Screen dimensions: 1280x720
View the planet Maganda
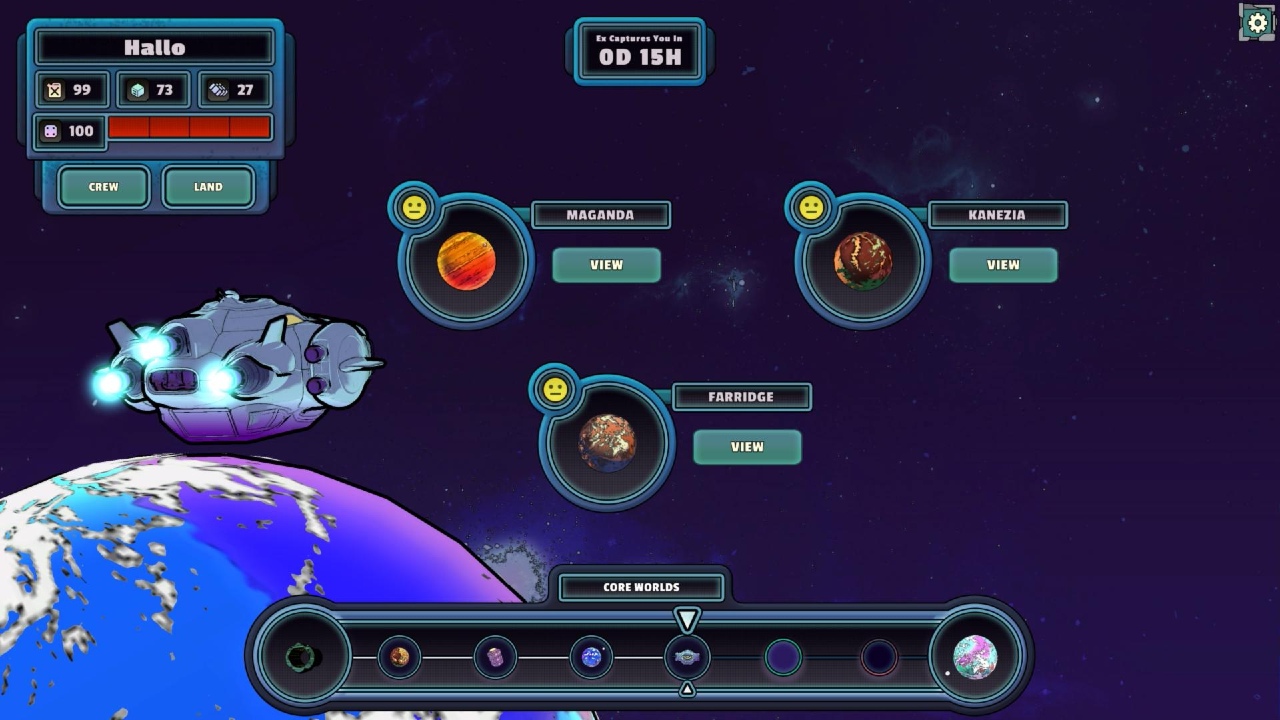[607, 264]
